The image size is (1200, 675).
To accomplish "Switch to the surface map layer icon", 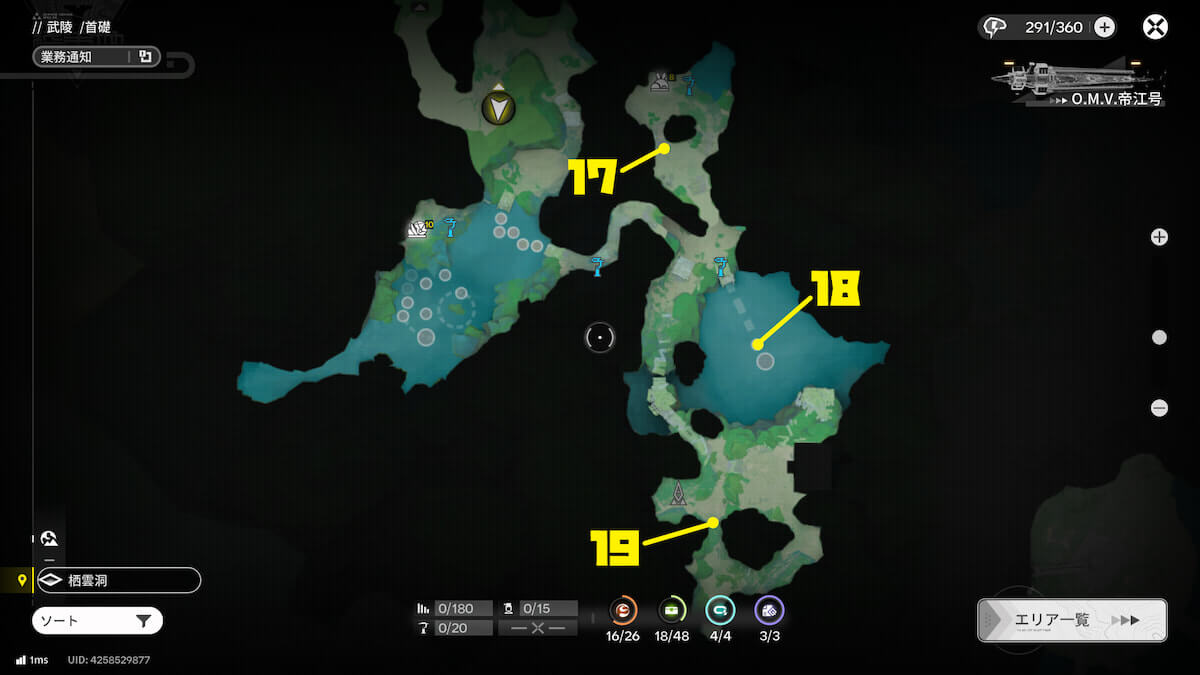I will (49, 538).
